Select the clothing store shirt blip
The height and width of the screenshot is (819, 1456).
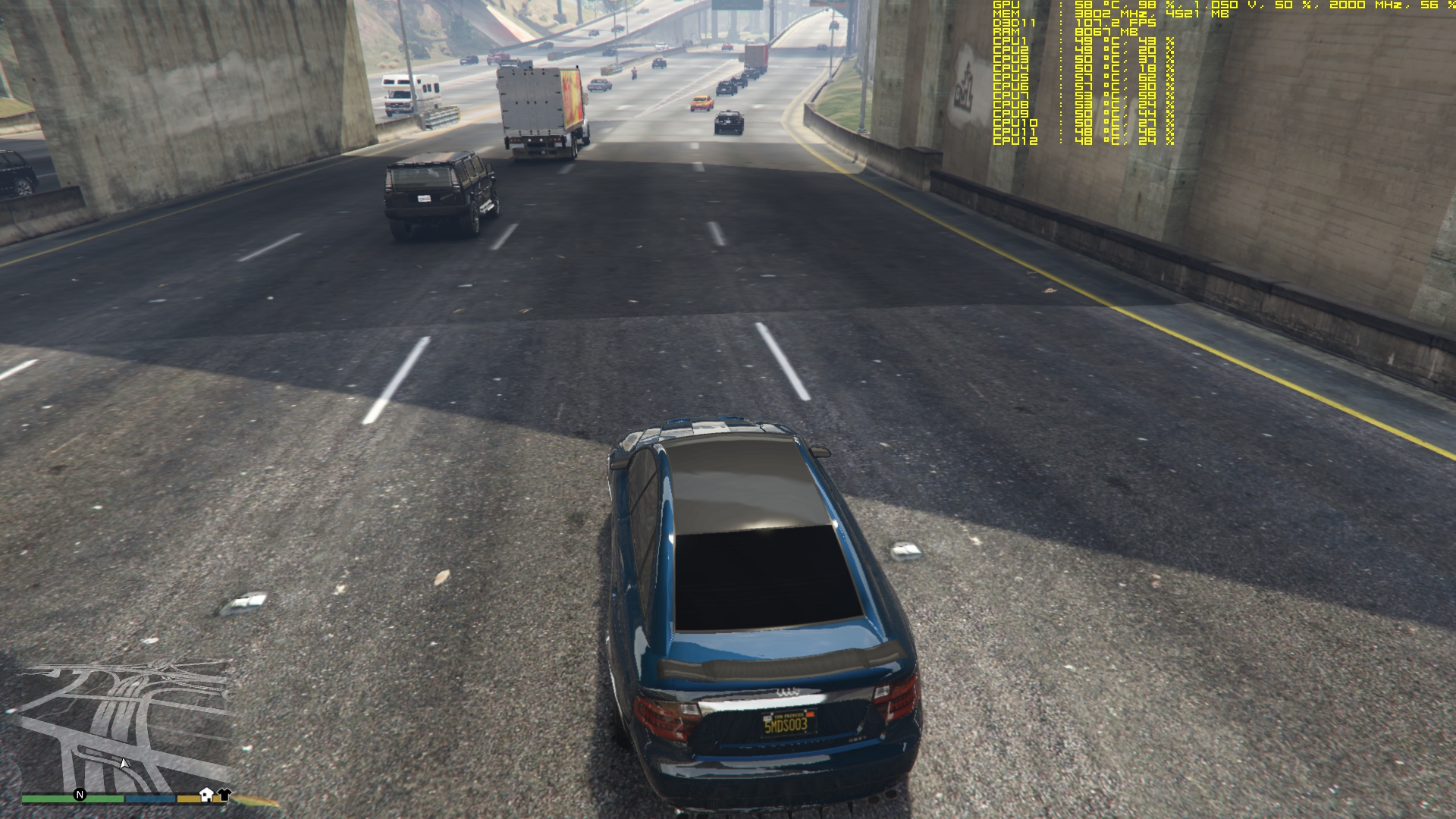224,794
